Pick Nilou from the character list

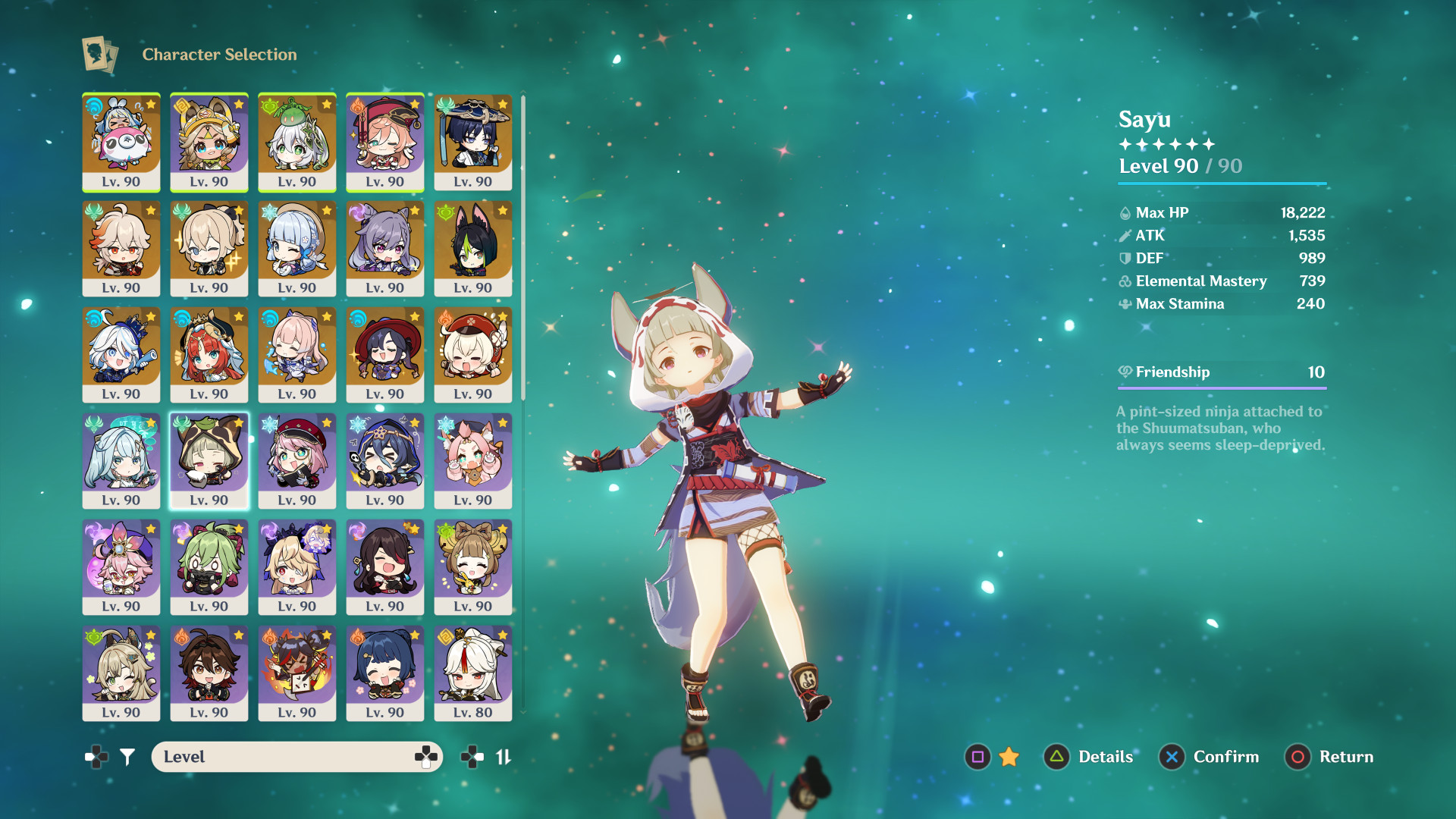(209, 354)
